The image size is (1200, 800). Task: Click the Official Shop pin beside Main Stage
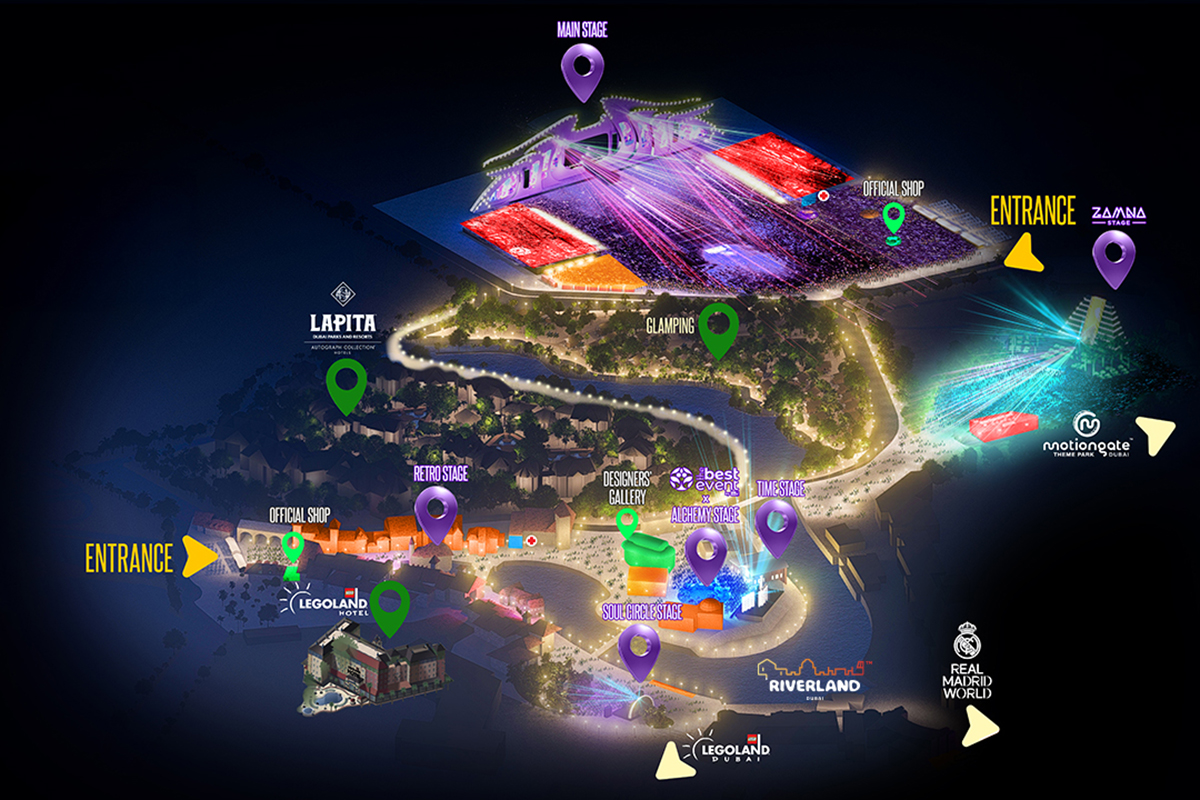(893, 218)
